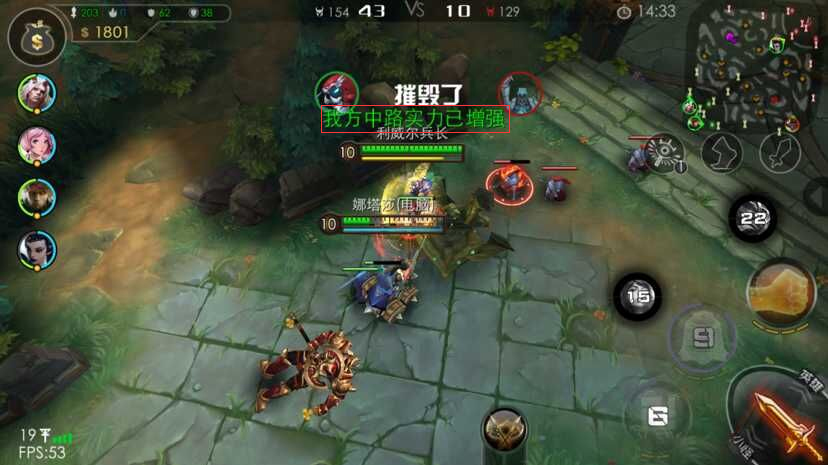The image size is (828, 465).
Task: Tap the skill on 9-second cooldown
Action: pos(702,335)
